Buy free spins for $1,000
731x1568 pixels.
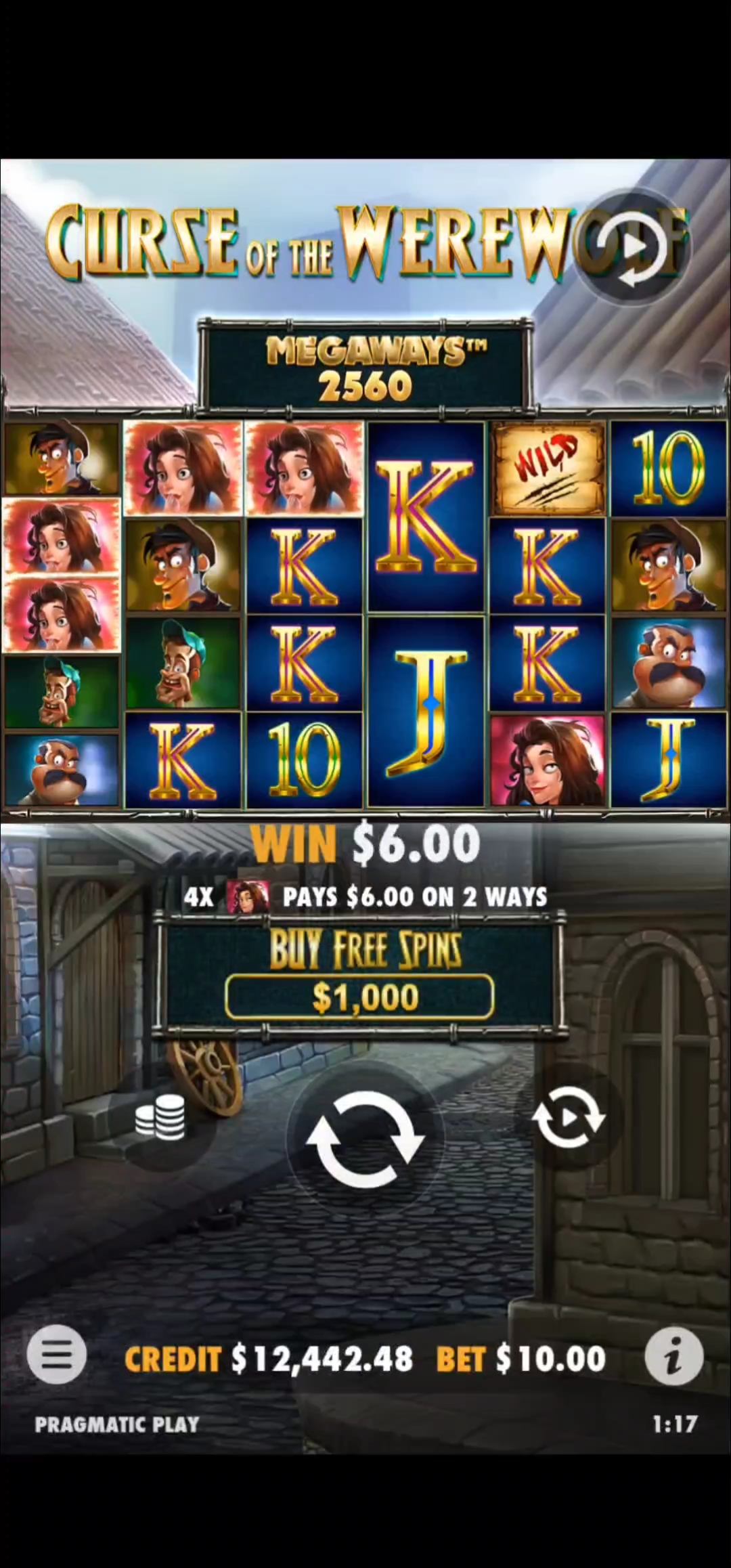[x=359, y=997]
